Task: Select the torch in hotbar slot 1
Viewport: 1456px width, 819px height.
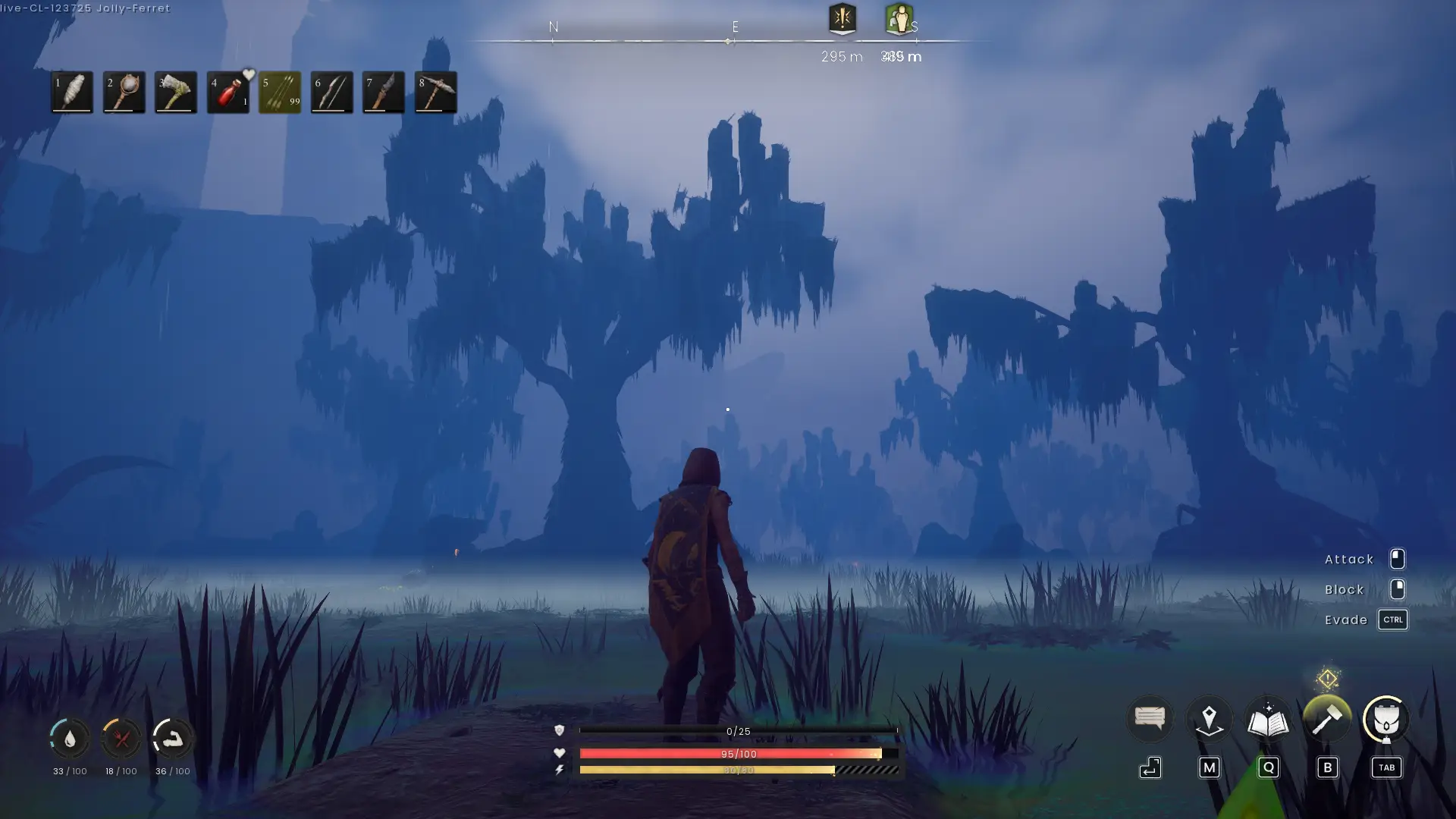Action: [x=71, y=92]
